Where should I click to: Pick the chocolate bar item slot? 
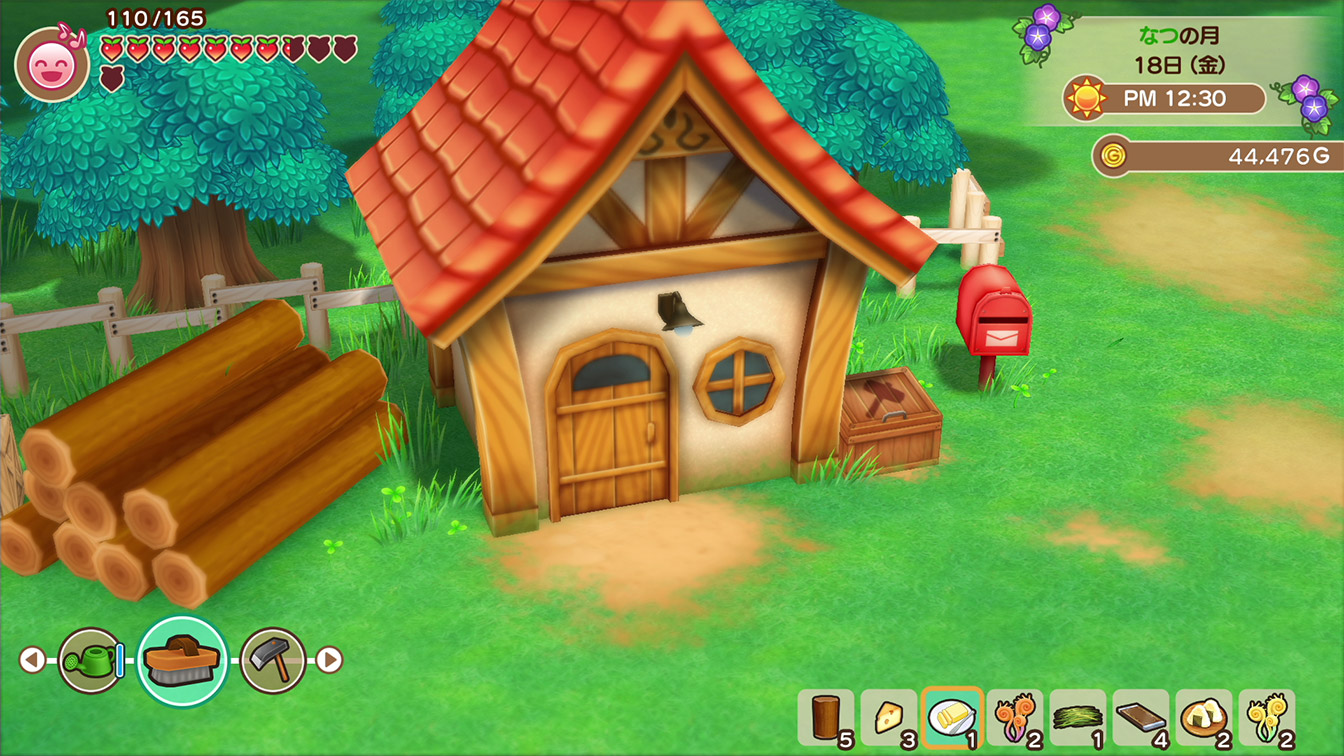[1140, 718]
